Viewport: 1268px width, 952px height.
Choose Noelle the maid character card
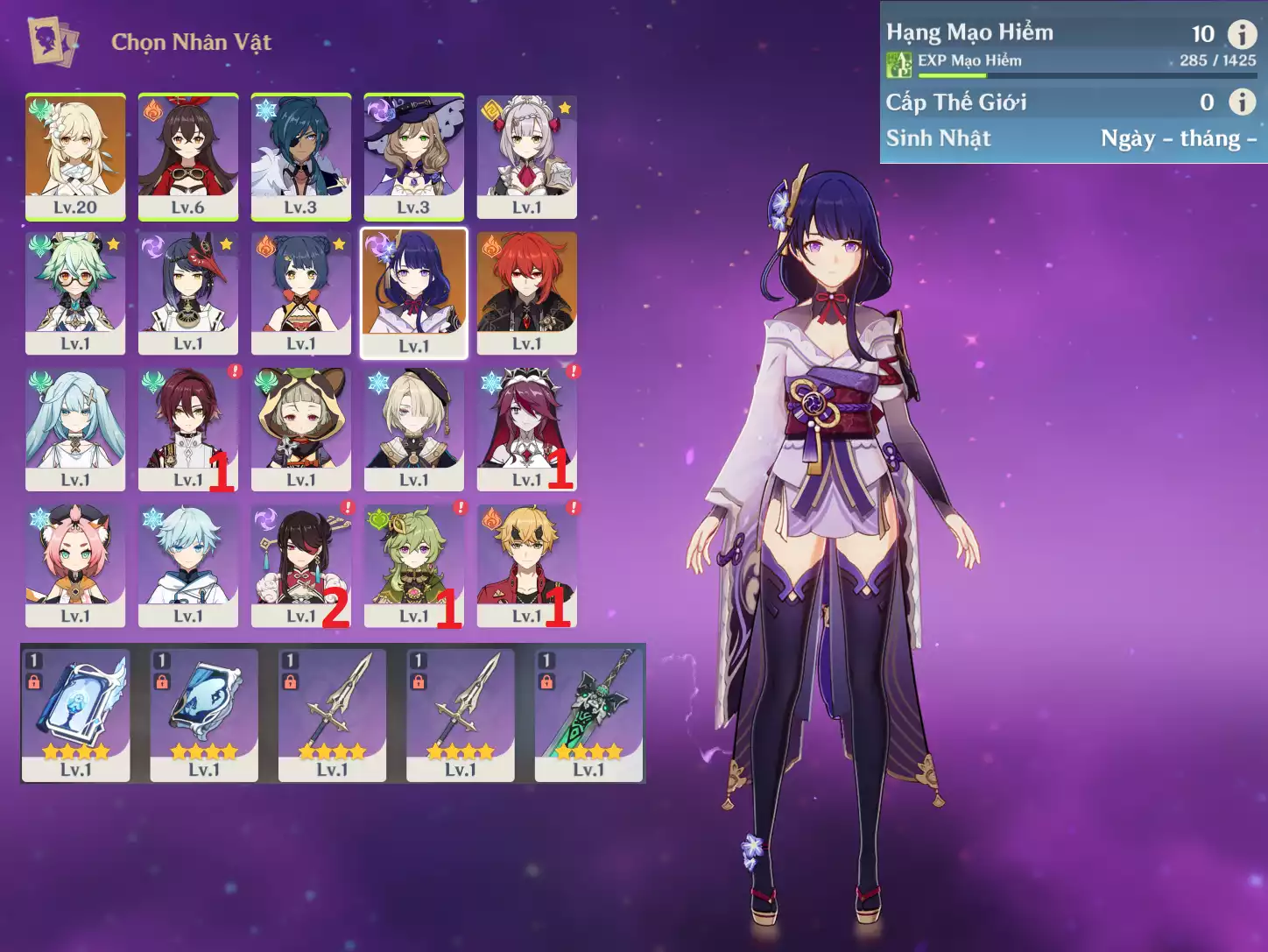click(x=526, y=156)
